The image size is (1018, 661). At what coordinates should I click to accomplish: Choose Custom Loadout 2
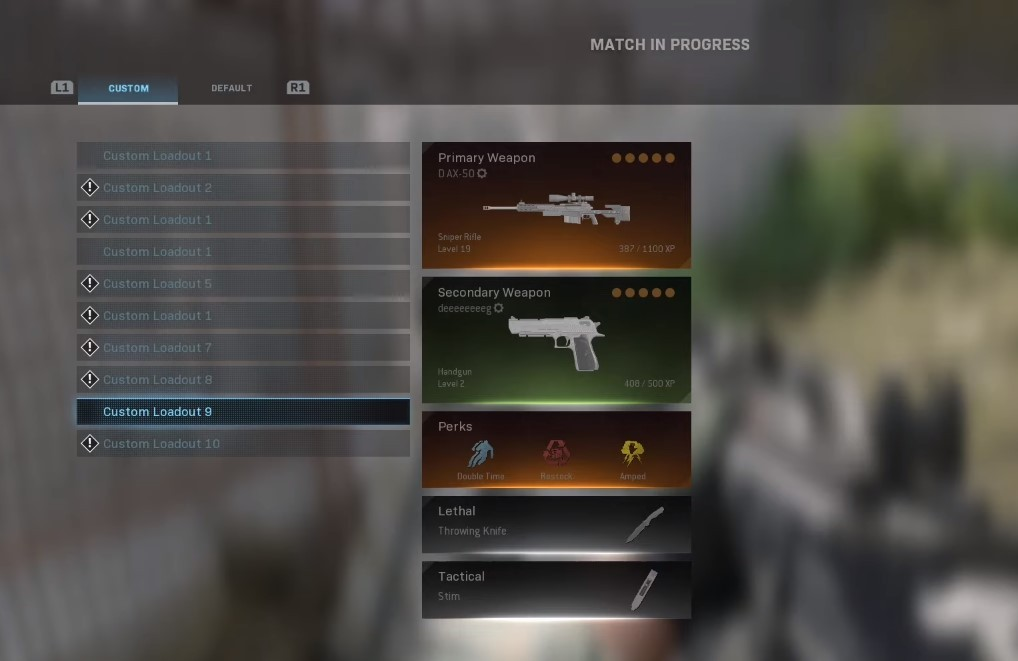coord(243,188)
